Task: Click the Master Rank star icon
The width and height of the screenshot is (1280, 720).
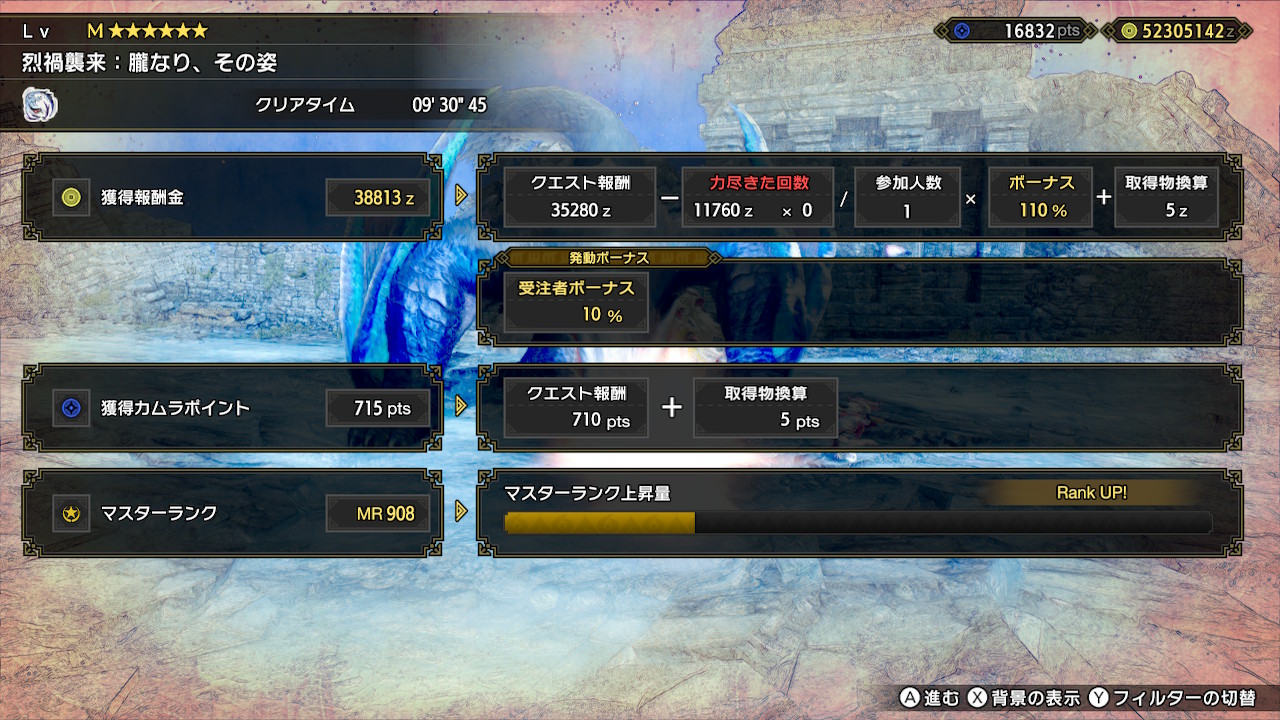Action: 73,513
